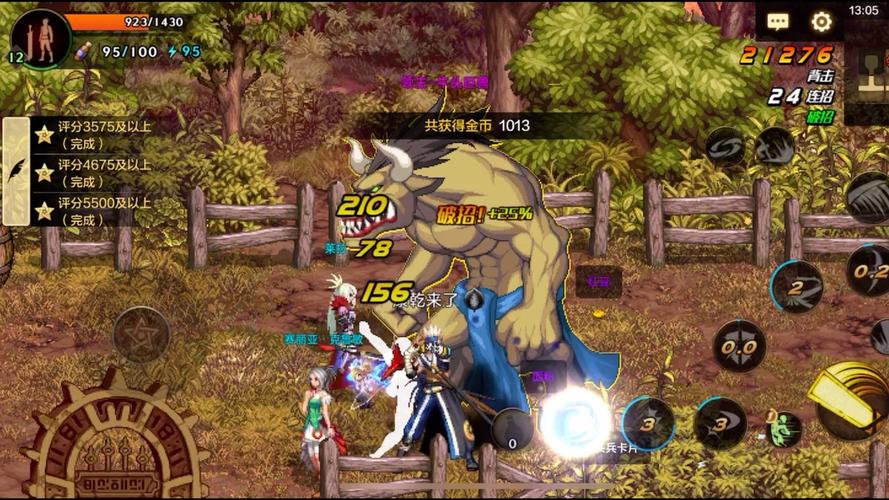
Task: Tap the character portrait avatar
Action: point(42,38)
